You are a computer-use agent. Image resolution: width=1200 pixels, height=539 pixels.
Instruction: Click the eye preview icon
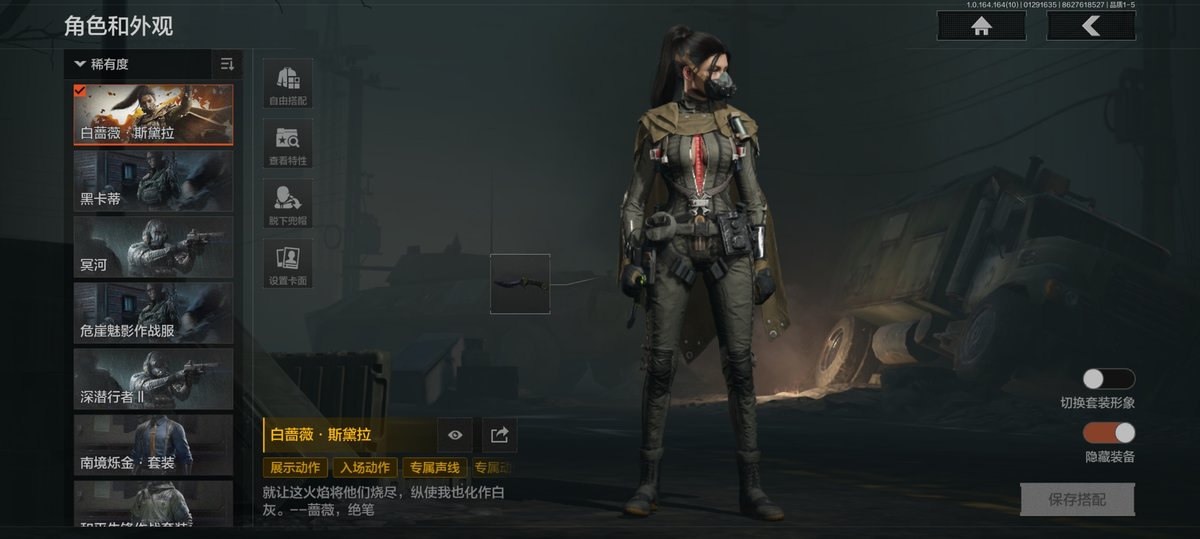click(455, 434)
